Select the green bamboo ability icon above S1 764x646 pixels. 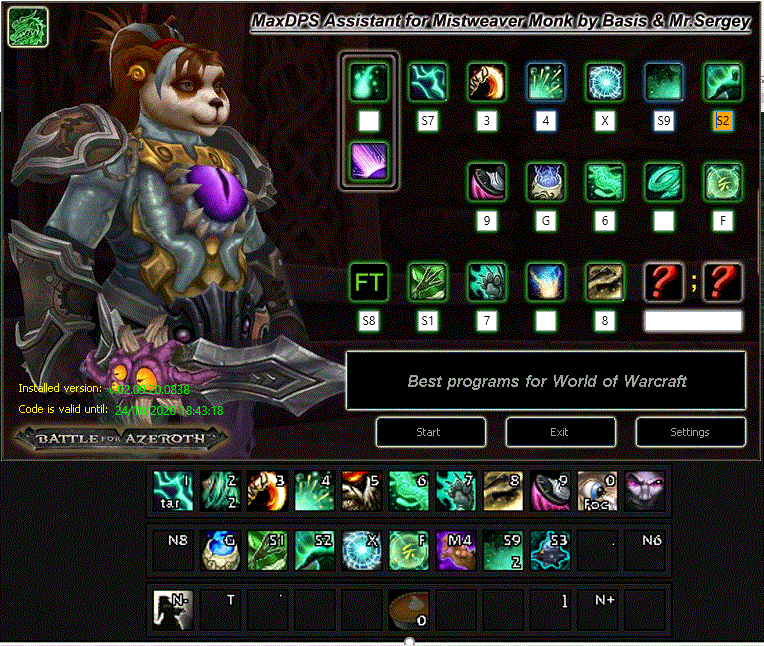428,283
